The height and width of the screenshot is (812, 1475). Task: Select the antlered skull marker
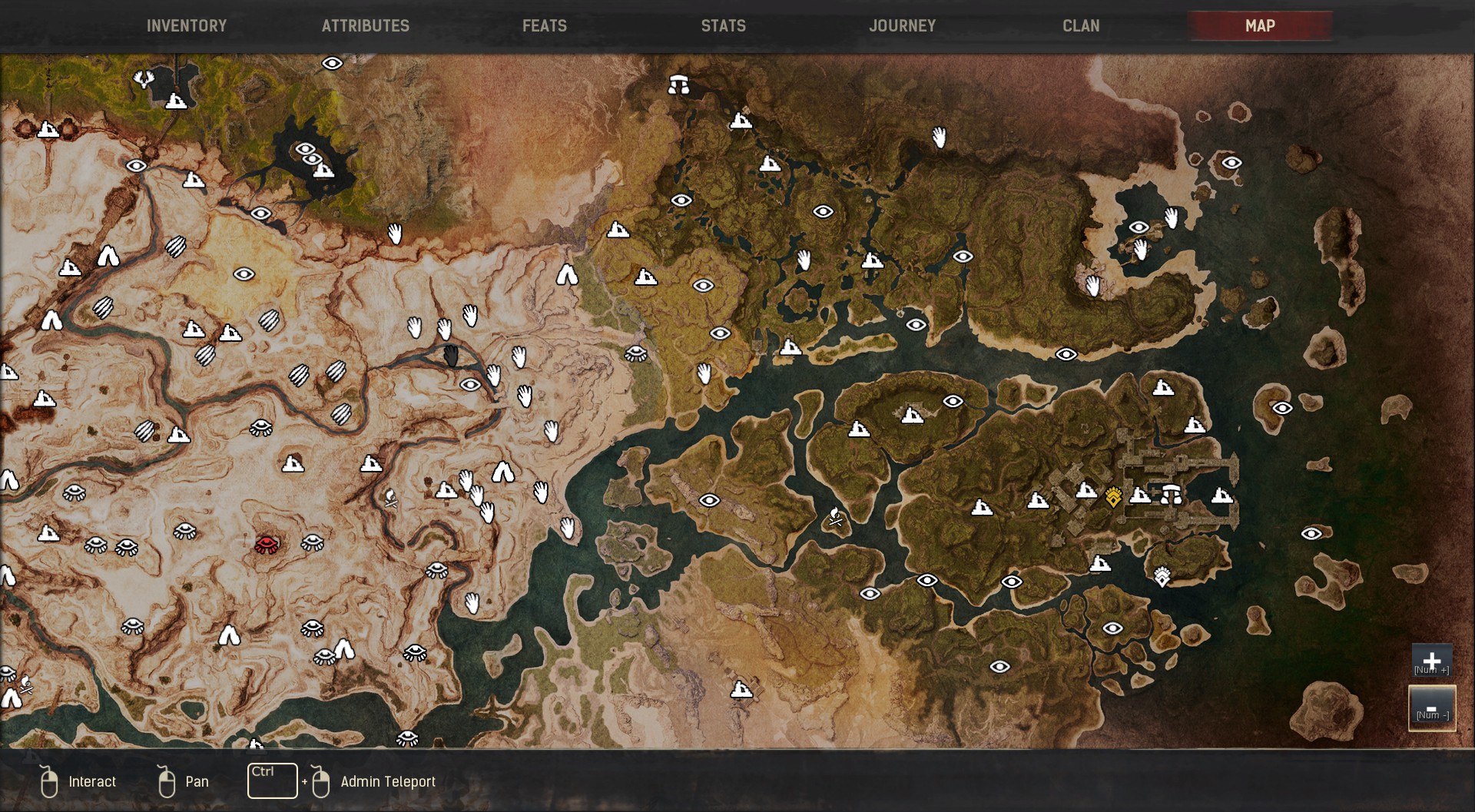(x=144, y=78)
